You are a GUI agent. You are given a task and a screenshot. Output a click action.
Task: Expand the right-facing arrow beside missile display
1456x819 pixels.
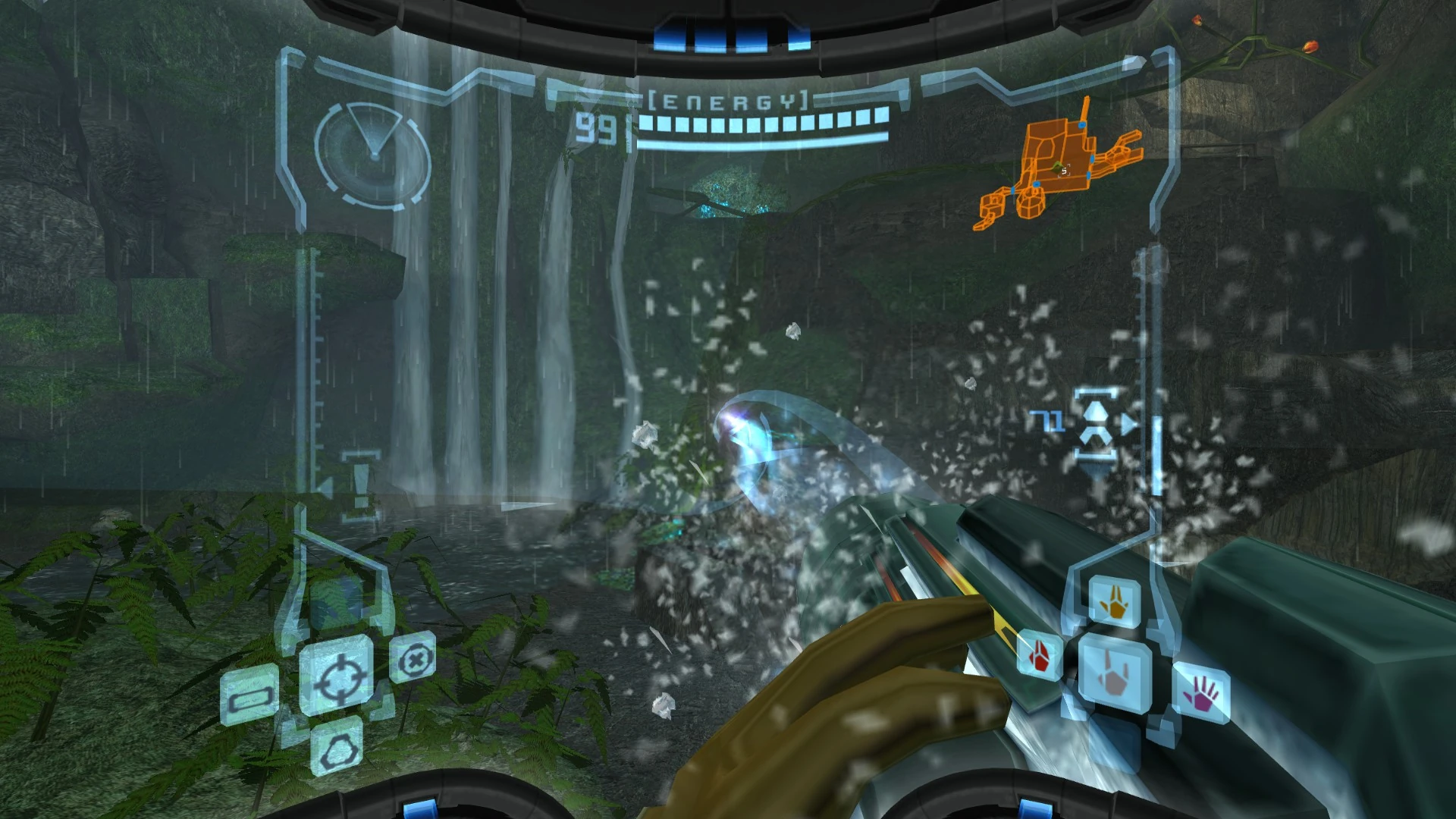[x=1129, y=423]
